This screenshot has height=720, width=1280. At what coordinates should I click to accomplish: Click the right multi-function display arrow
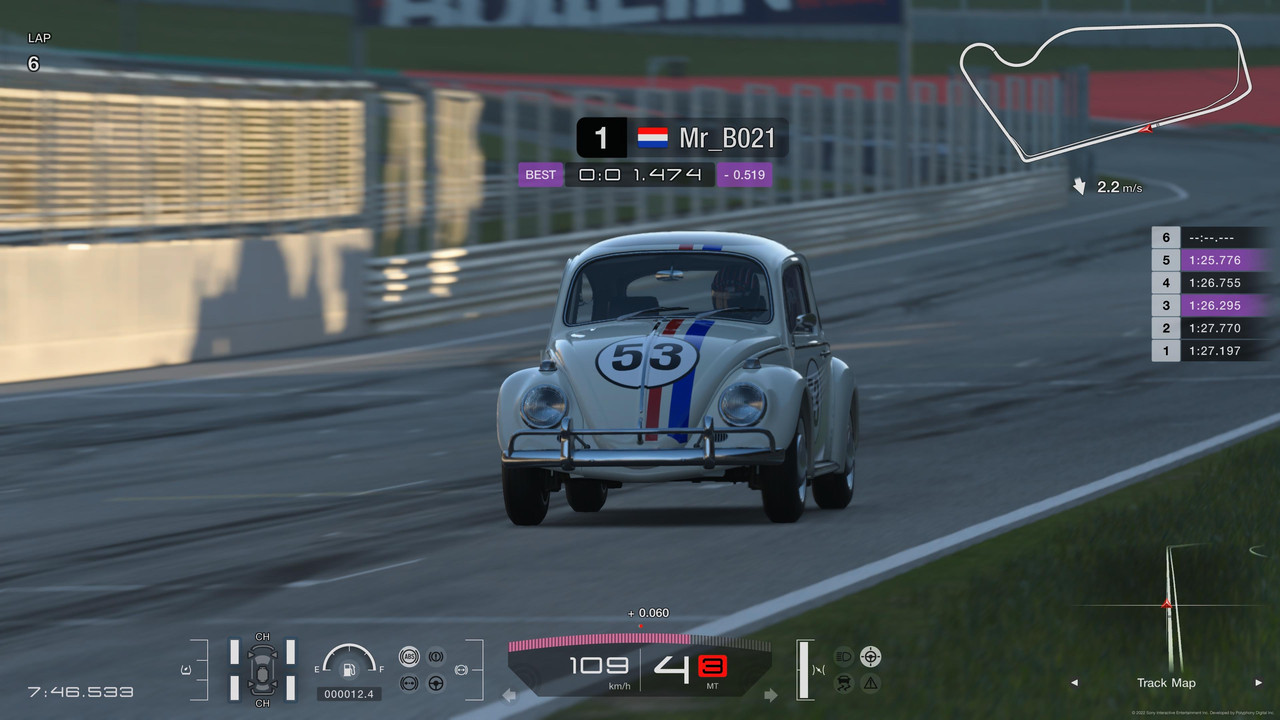click(770, 695)
